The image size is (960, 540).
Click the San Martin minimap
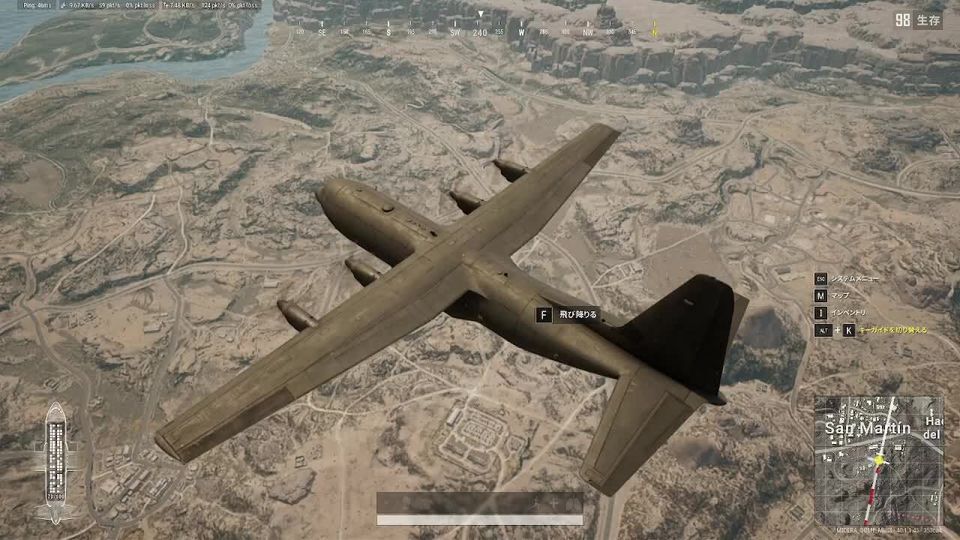(878, 459)
